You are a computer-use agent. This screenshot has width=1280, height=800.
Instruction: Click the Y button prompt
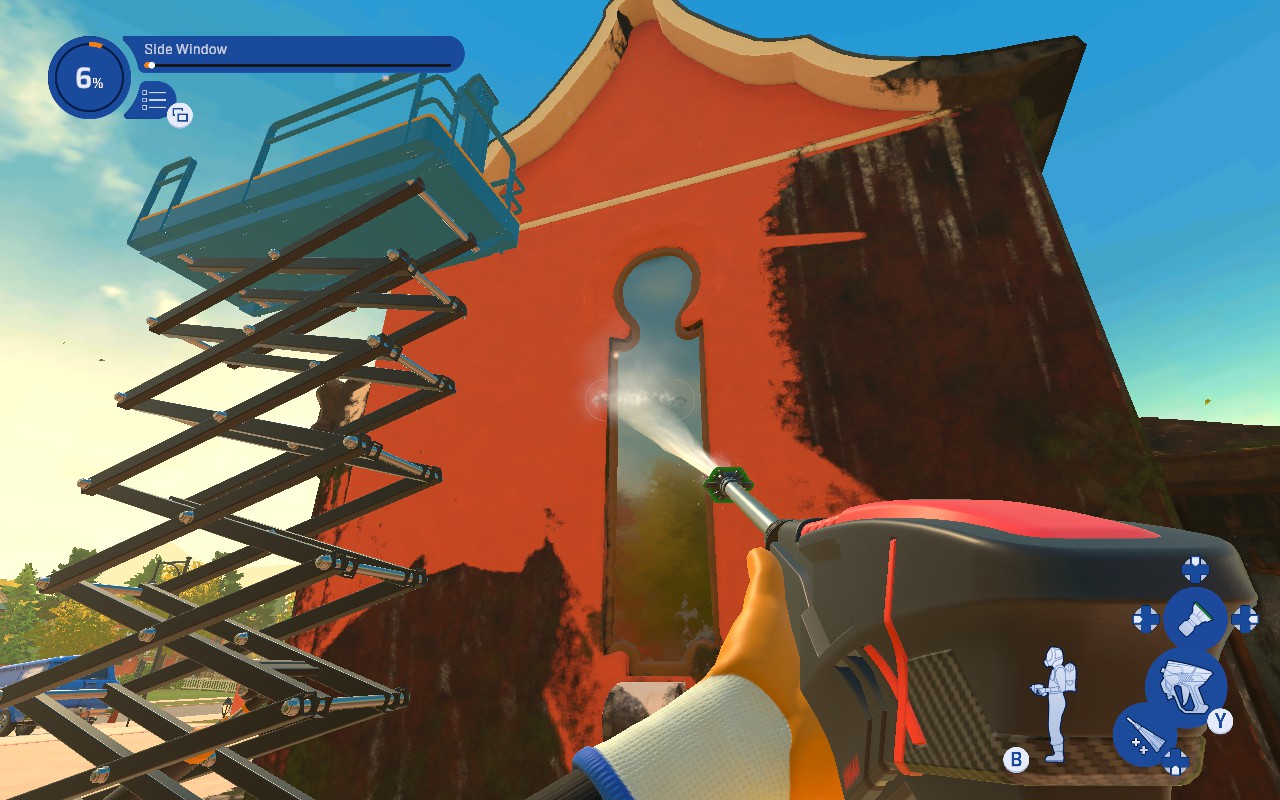click(x=1220, y=721)
